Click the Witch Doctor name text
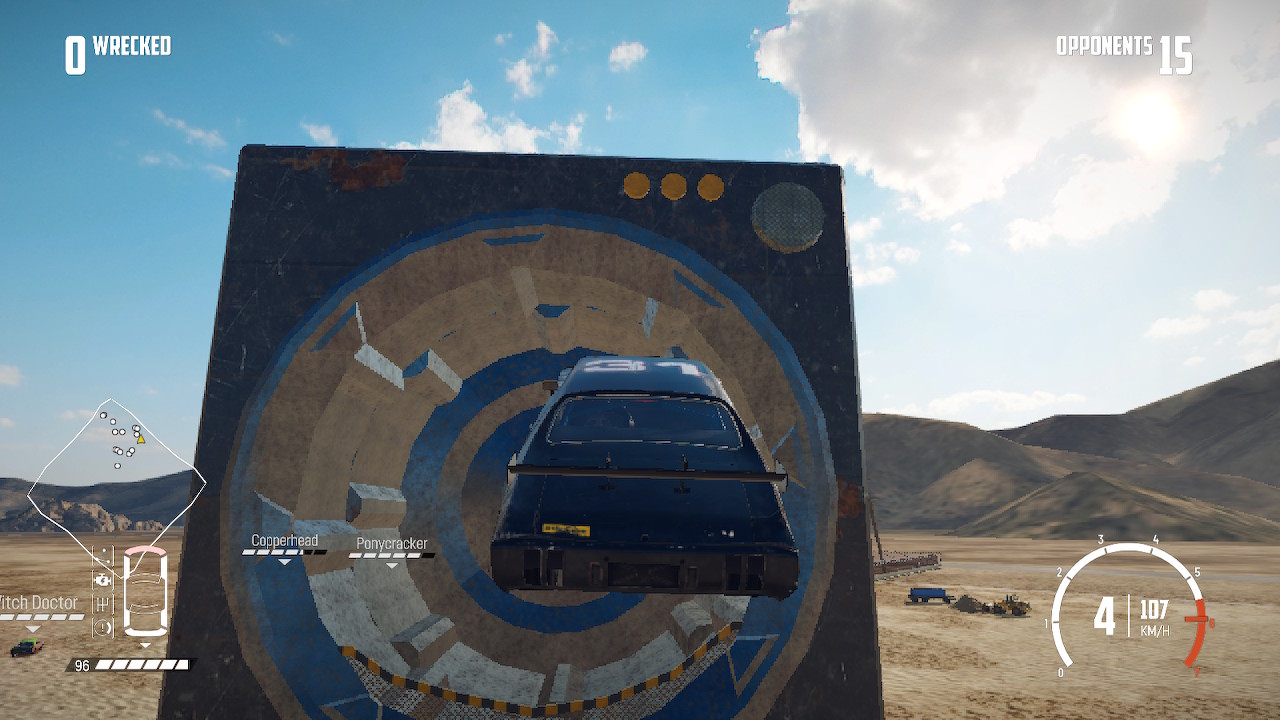 [40, 603]
